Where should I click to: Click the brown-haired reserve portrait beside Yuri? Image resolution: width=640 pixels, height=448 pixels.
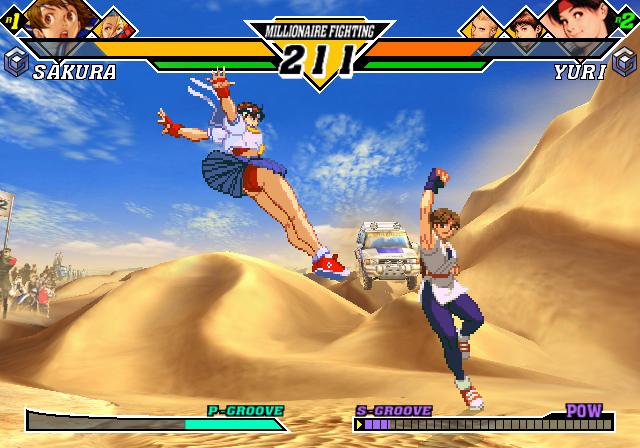tap(524, 24)
